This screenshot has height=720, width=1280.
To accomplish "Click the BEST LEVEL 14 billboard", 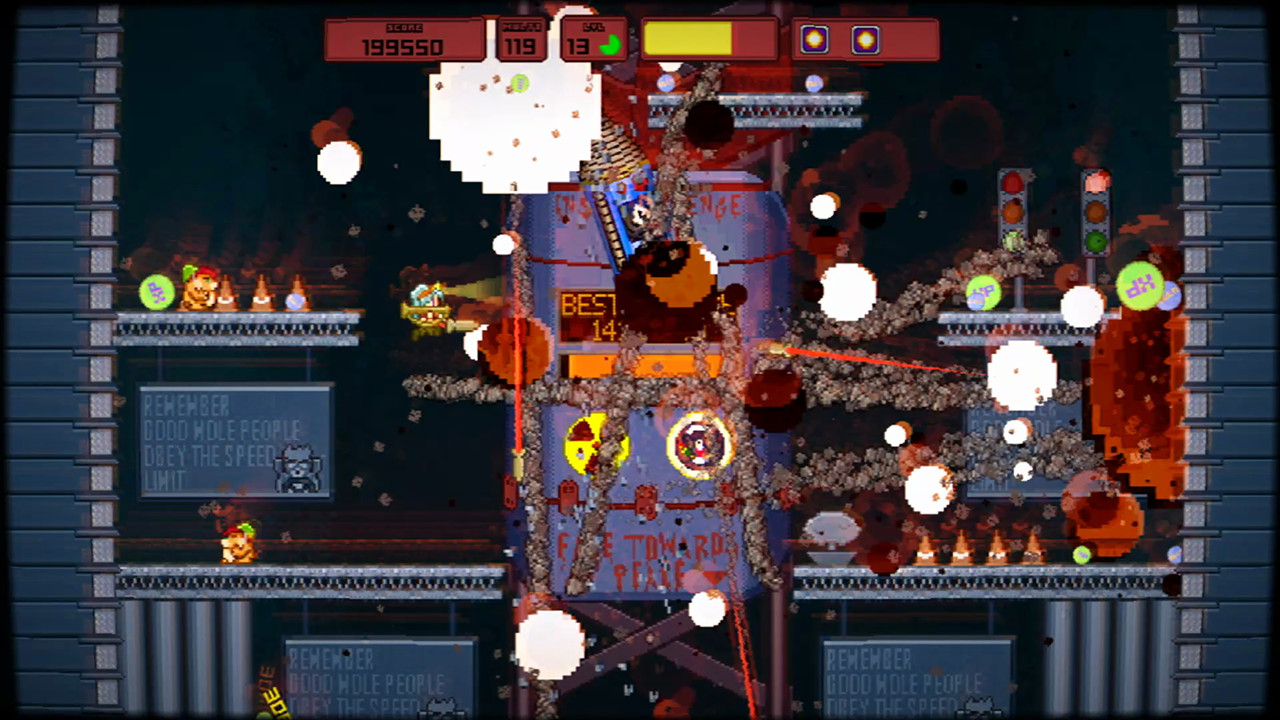I will (x=638, y=310).
